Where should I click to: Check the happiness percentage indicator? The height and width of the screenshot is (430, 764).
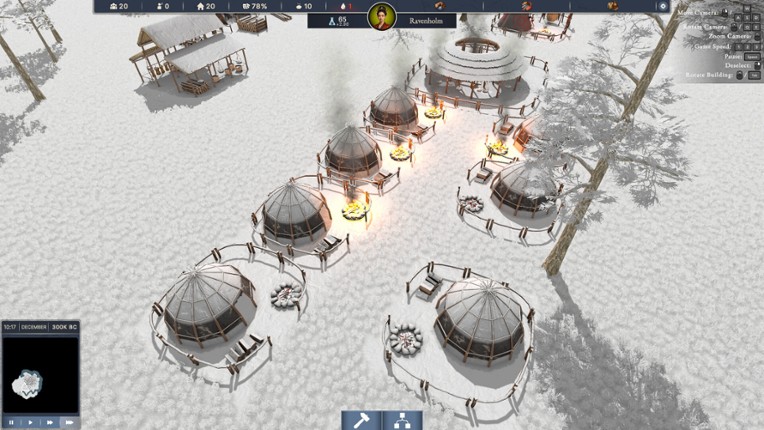coord(254,6)
